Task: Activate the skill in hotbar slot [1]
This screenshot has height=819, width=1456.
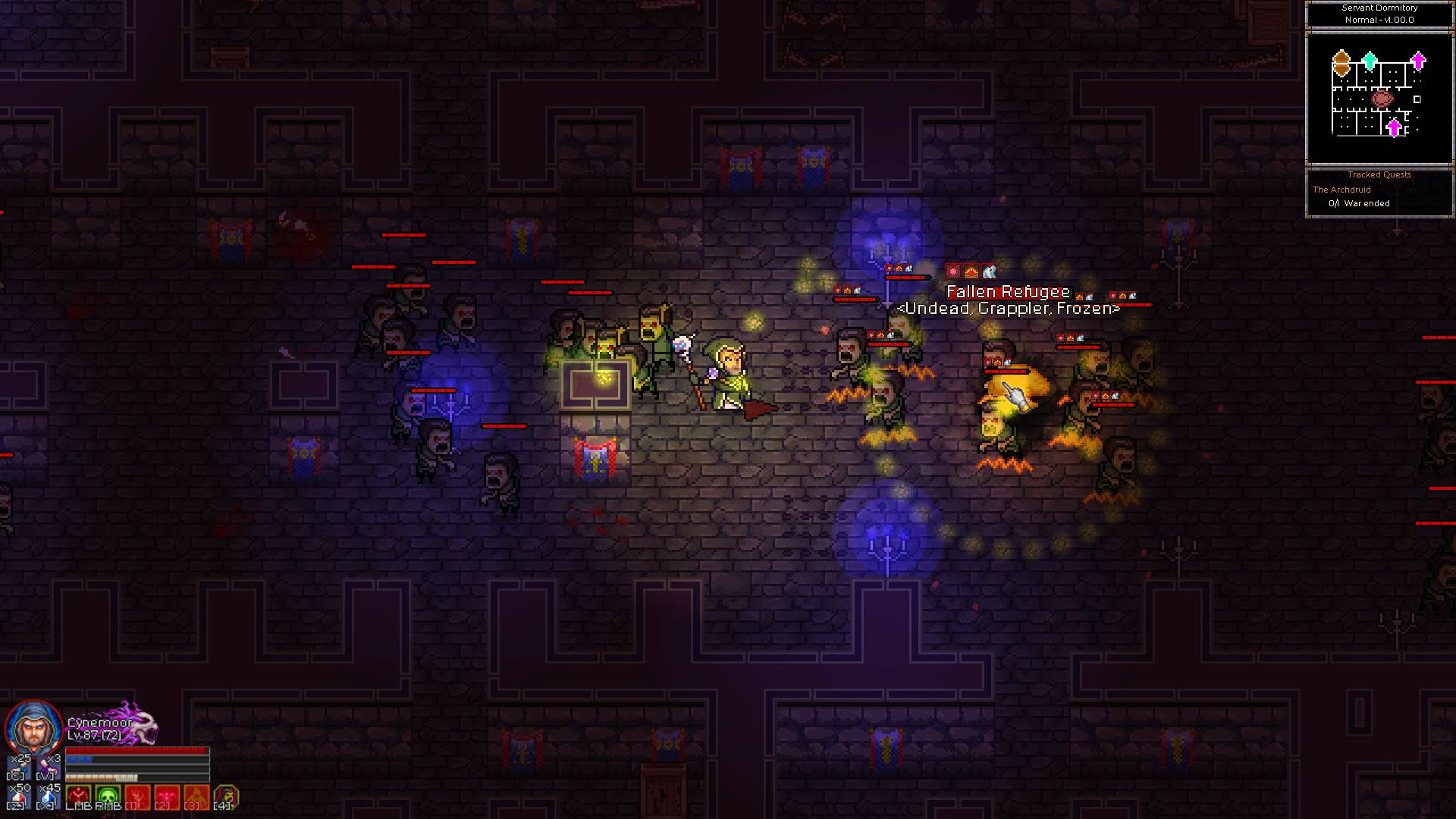Action: pos(138,795)
